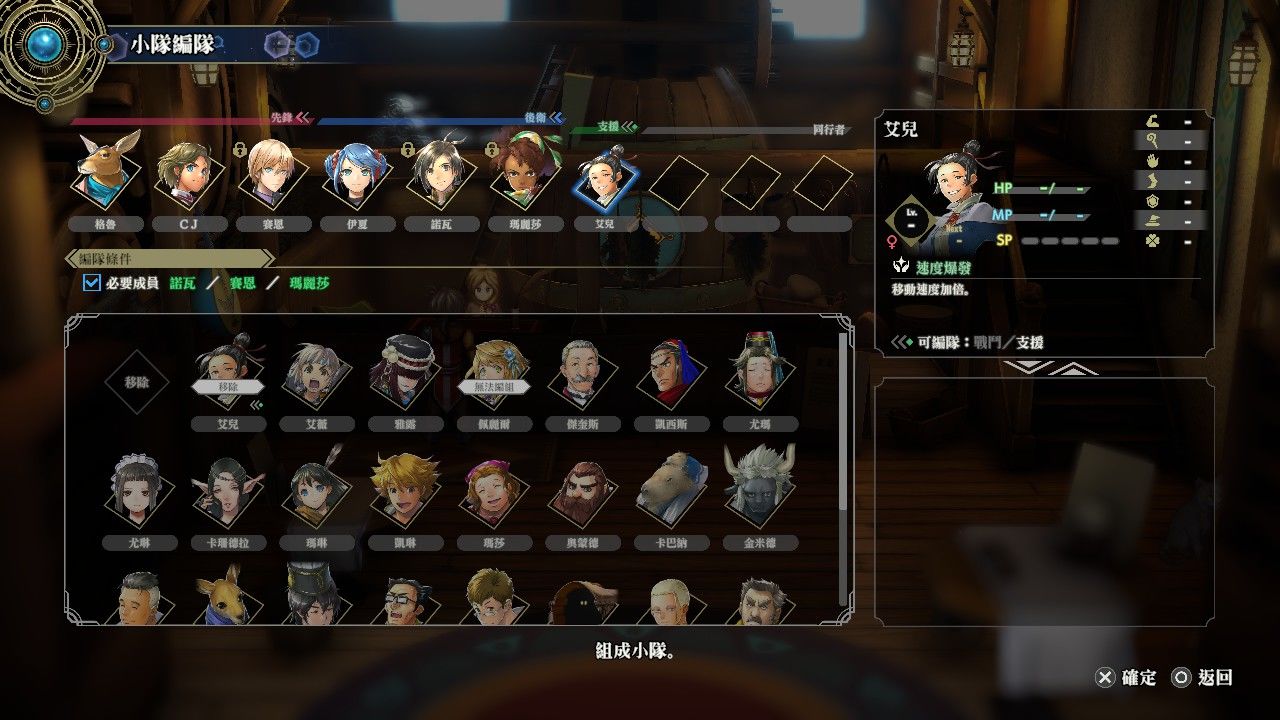Choose 卡珊德拉 the elf character

(x=228, y=494)
